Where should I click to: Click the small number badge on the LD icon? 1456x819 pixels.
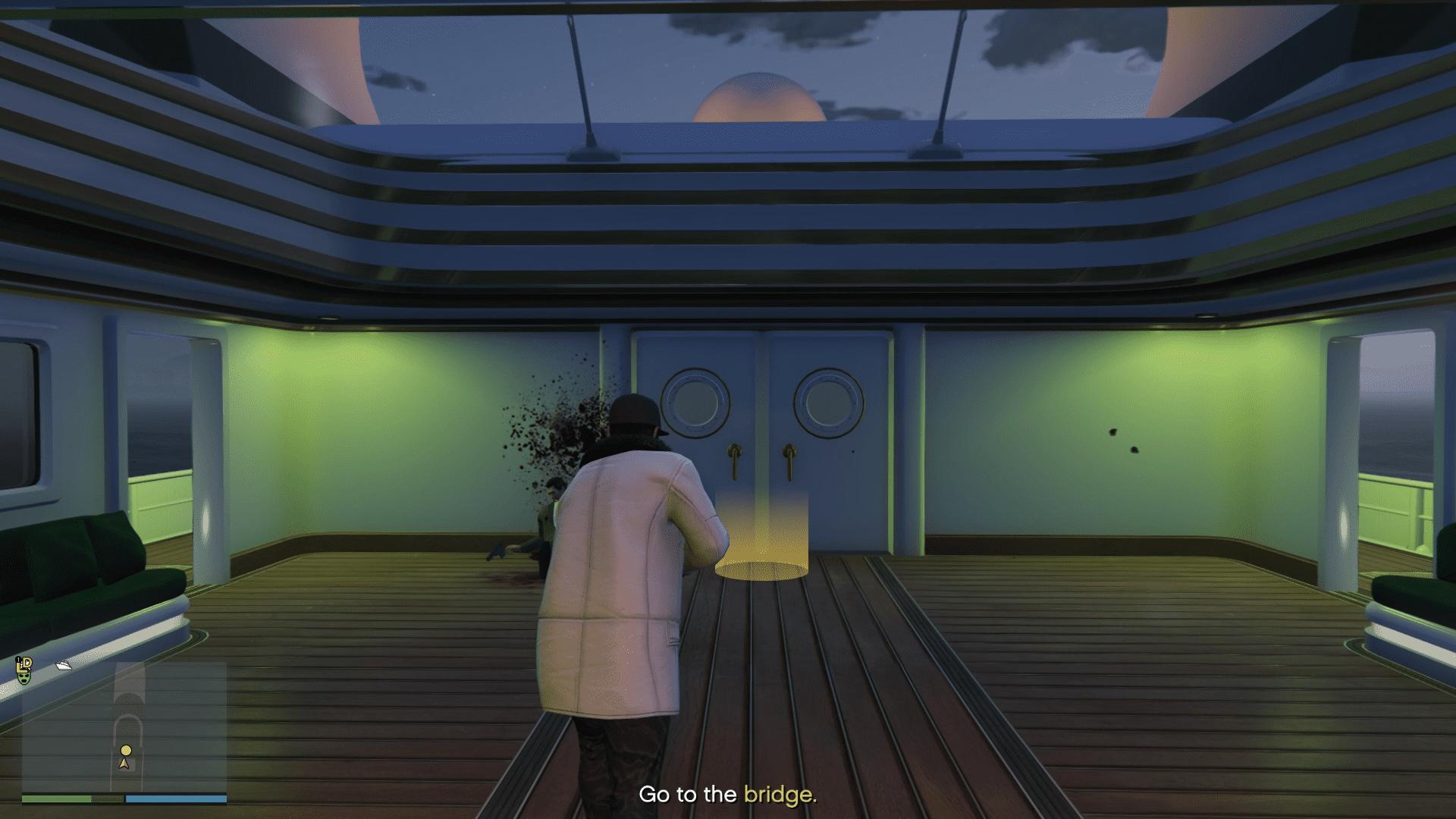18,659
